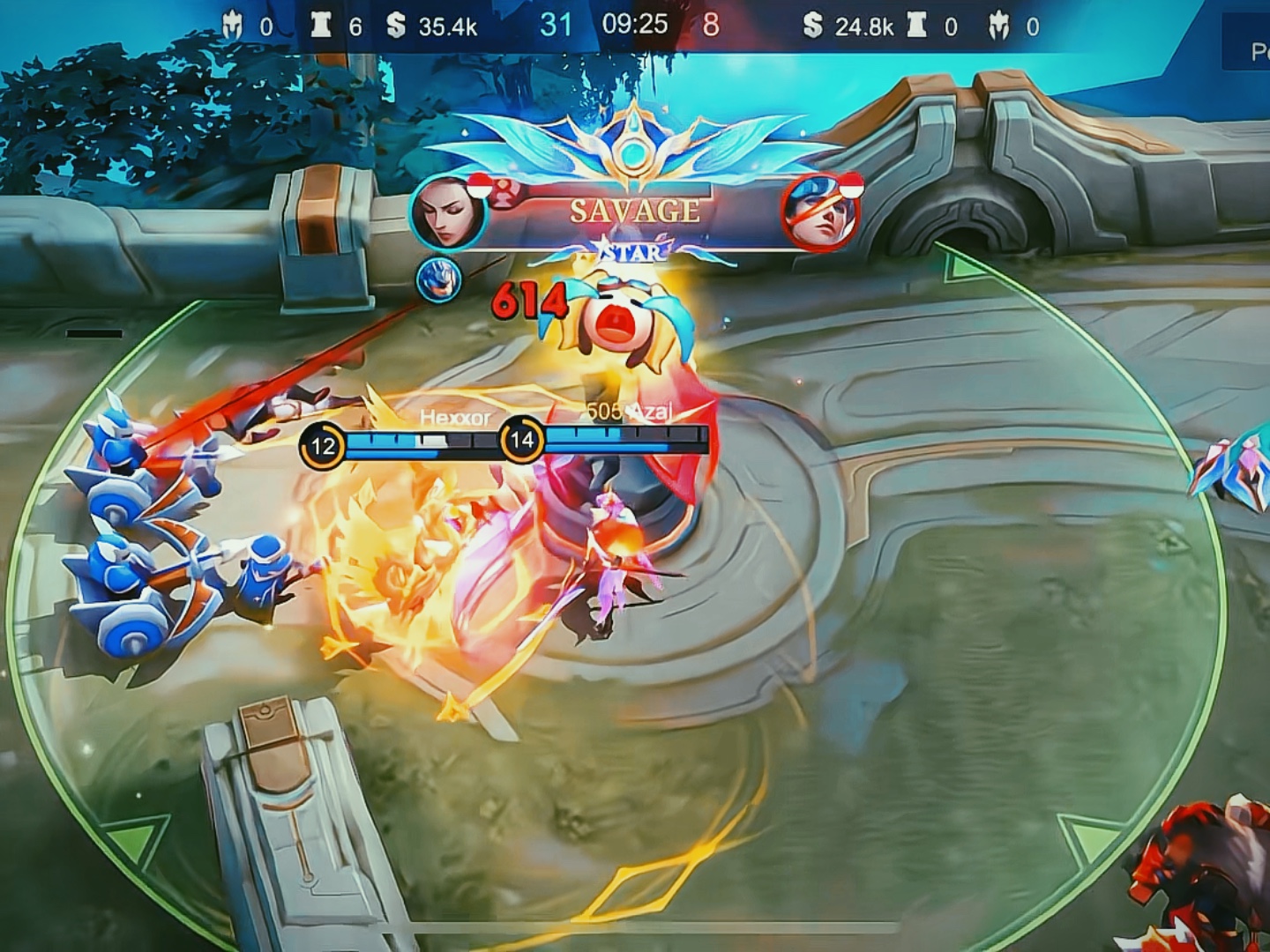Click the small assist hero portrait
1270x952 pixels.
[x=438, y=279]
